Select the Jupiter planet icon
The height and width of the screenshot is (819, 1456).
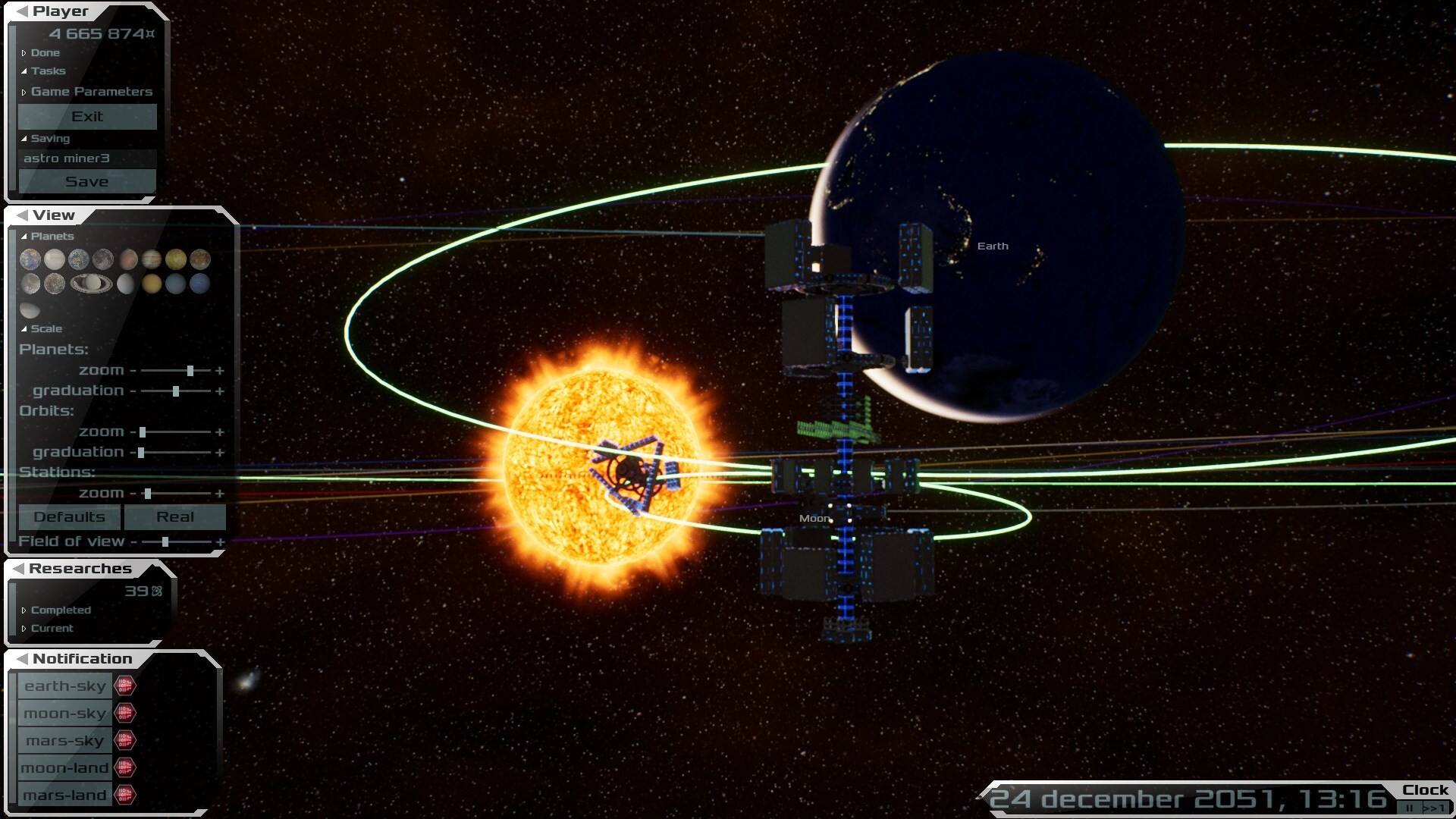152,259
